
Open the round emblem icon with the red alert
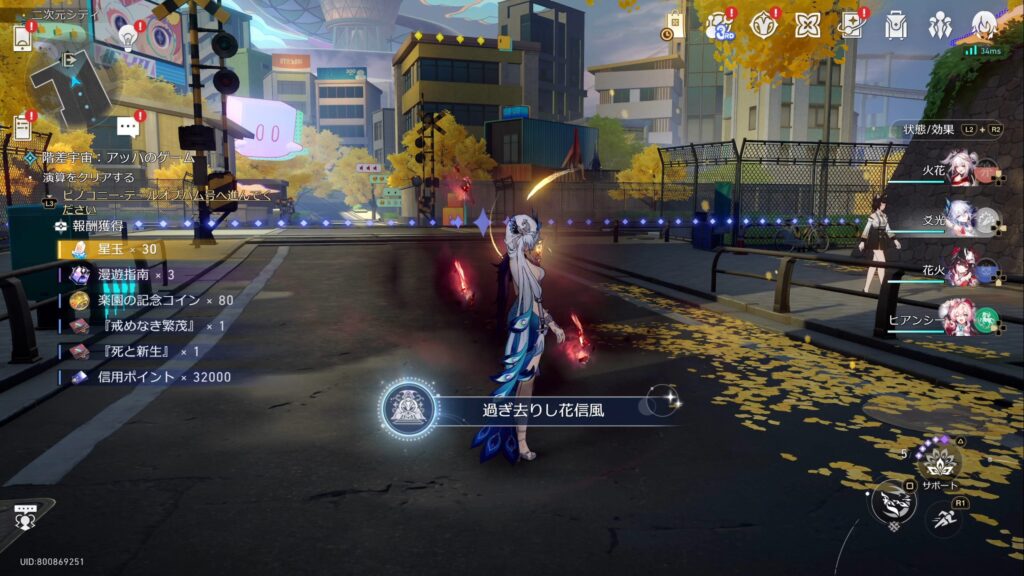pyautogui.click(x=764, y=25)
